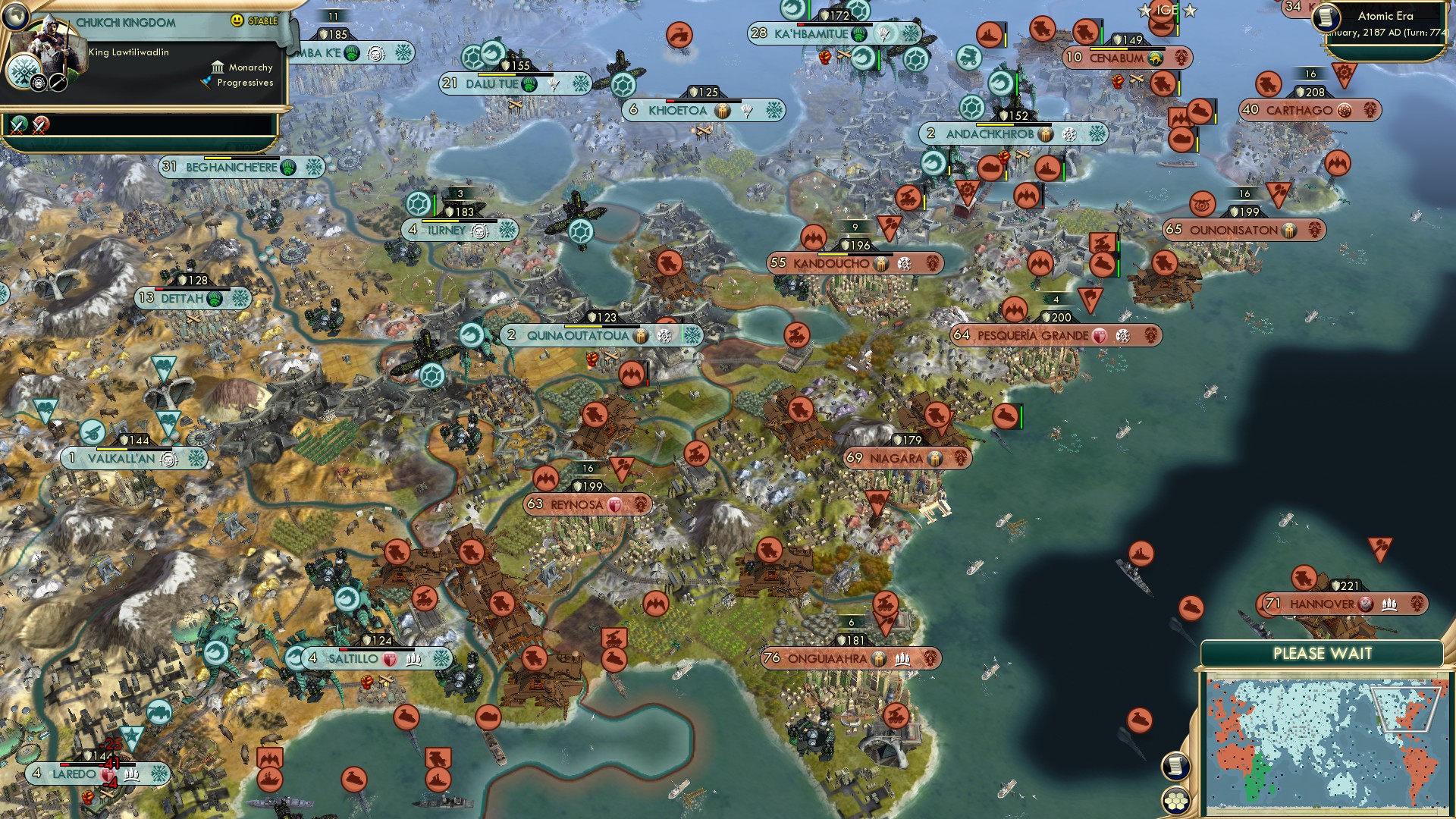
Task: Click the Chukchi snowflake emblem on the leader panel
Action: pos(24,72)
